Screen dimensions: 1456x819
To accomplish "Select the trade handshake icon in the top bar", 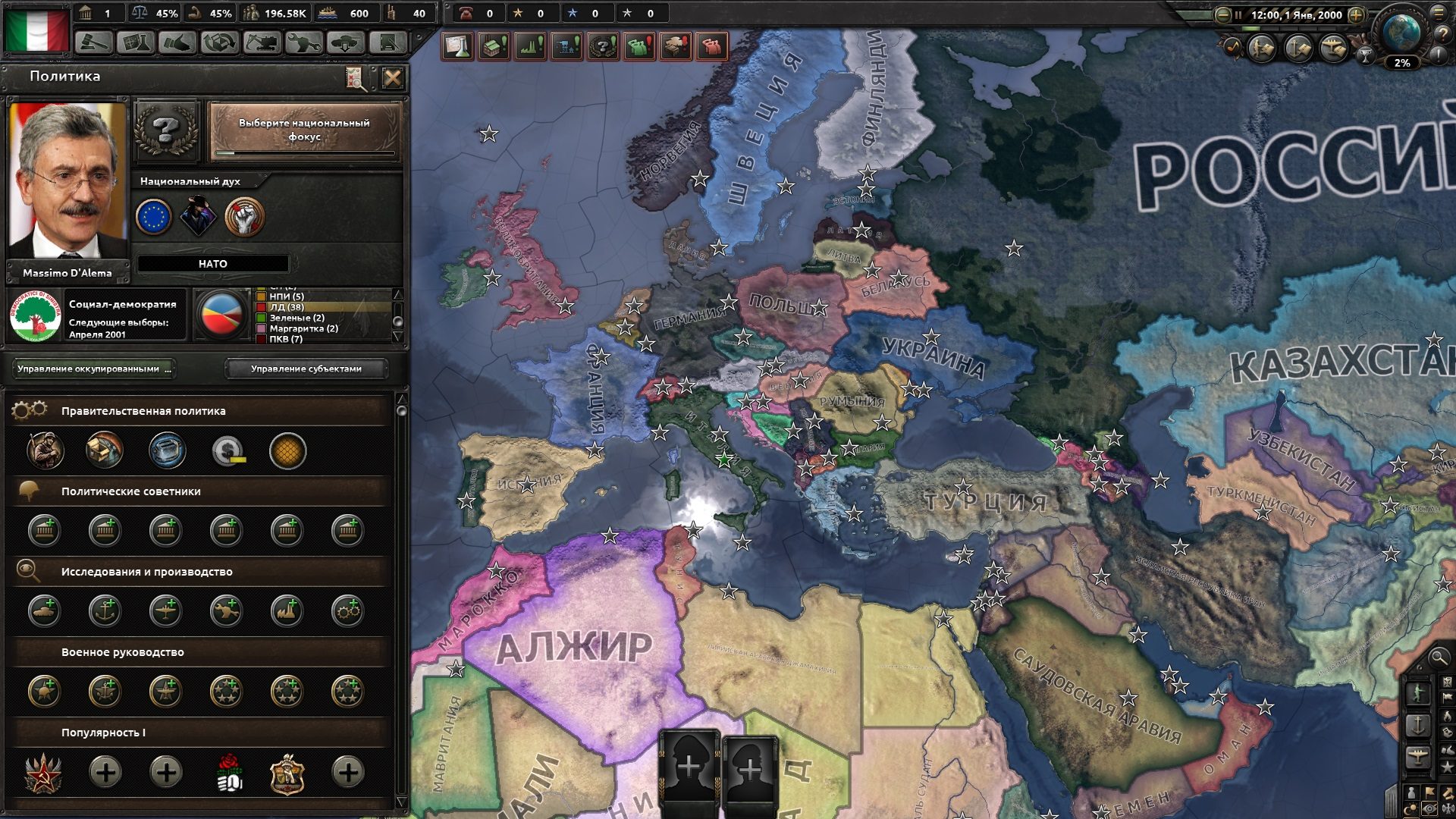I will click(x=180, y=43).
